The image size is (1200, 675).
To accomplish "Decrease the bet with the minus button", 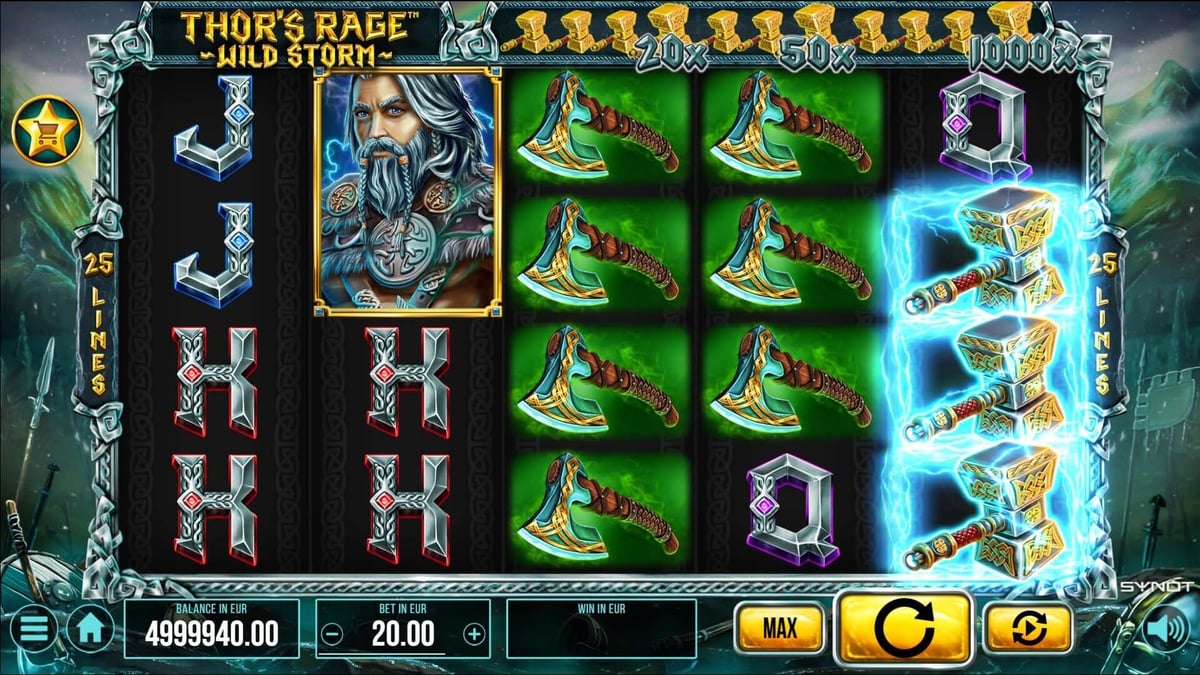I will [x=334, y=633].
